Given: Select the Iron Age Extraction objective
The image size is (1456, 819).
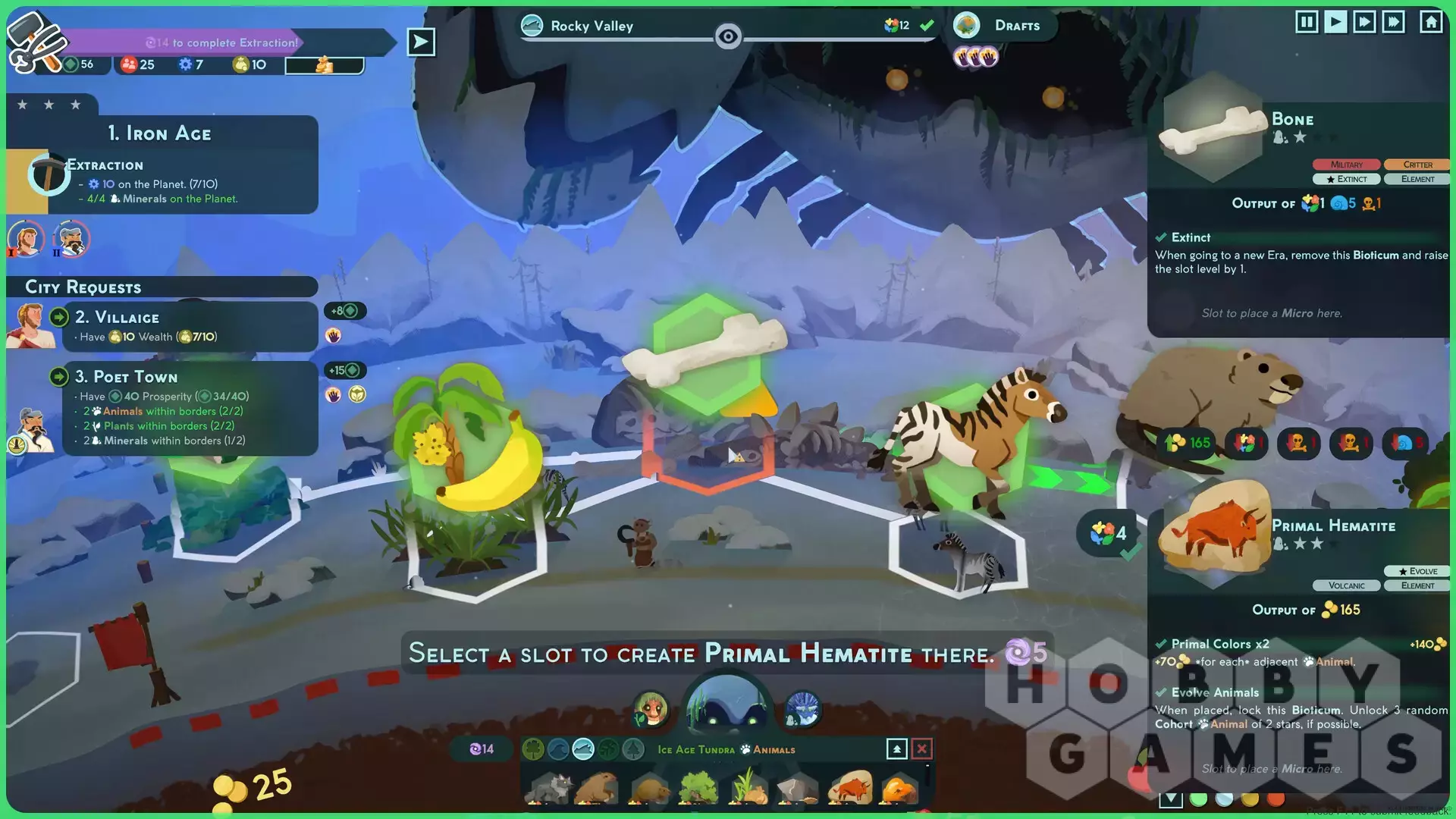Looking at the screenshot, I should coord(162,182).
